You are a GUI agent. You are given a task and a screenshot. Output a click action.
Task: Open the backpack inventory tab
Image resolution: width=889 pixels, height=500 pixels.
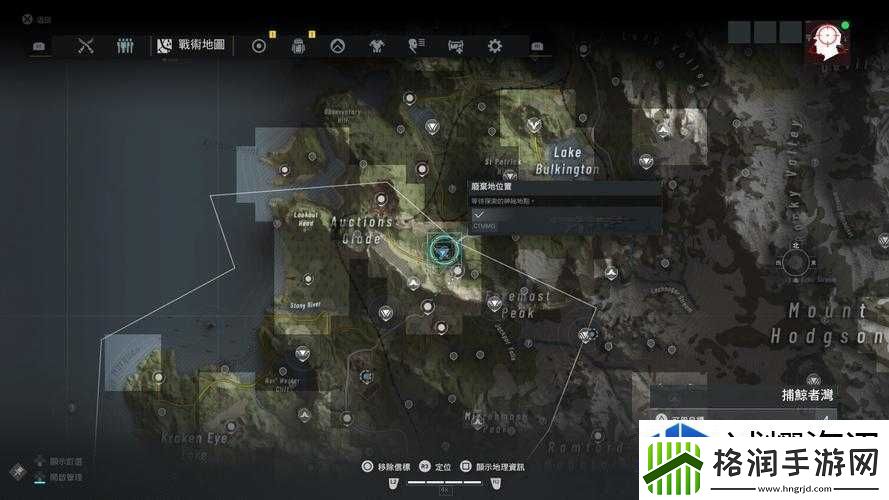click(x=297, y=45)
